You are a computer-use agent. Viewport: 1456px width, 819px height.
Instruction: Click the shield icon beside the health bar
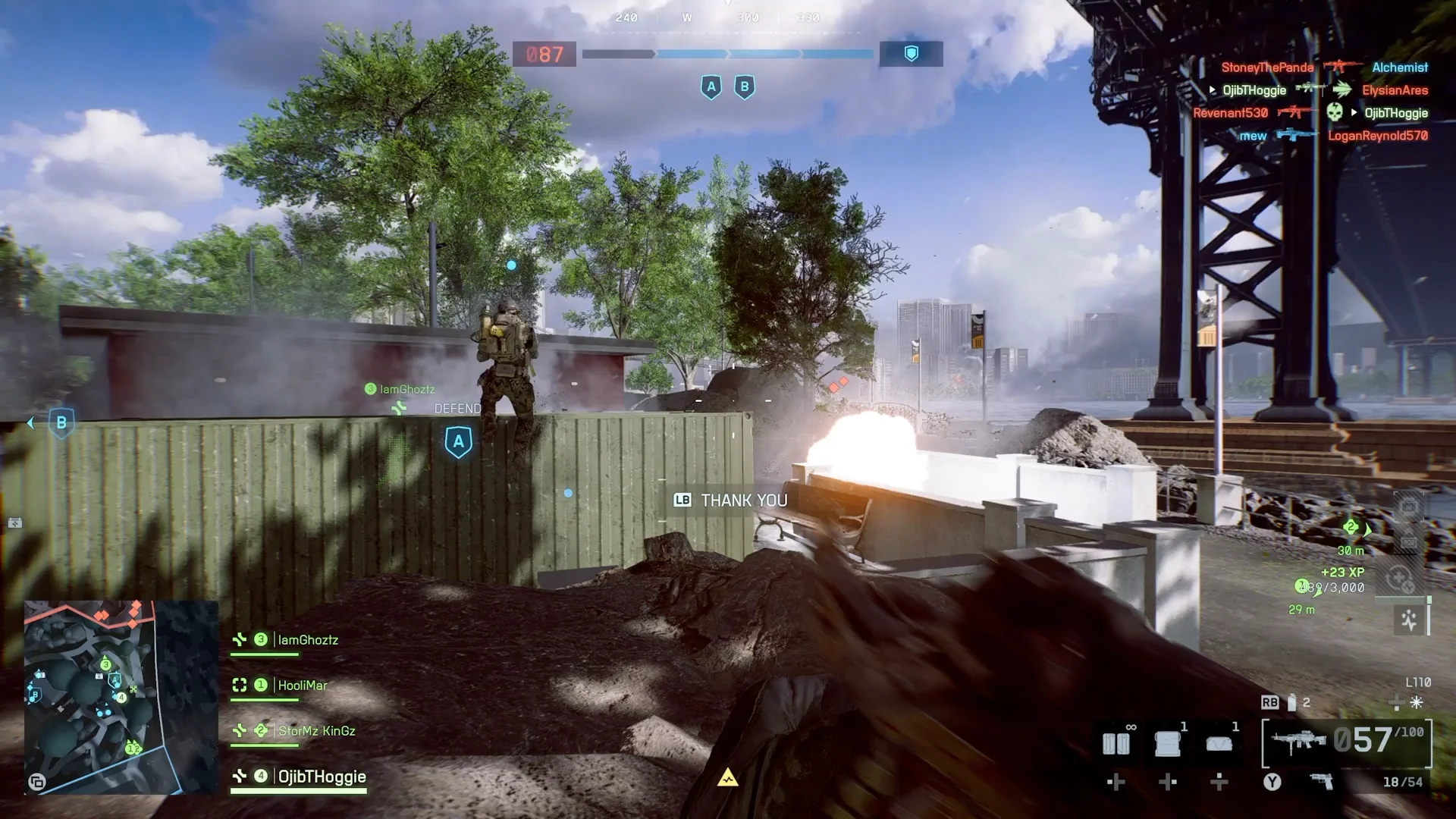(x=912, y=54)
